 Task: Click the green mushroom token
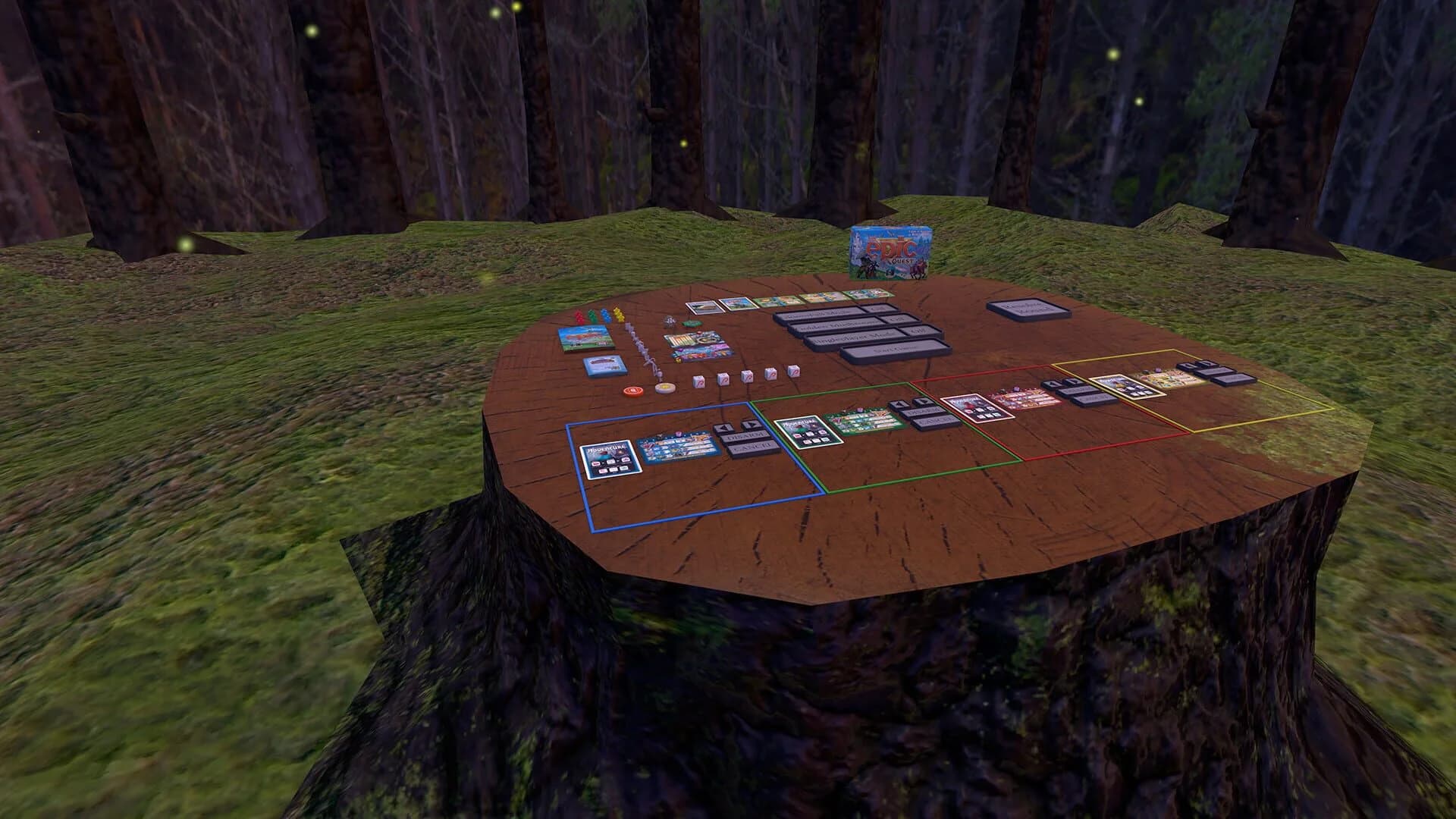[691, 324]
